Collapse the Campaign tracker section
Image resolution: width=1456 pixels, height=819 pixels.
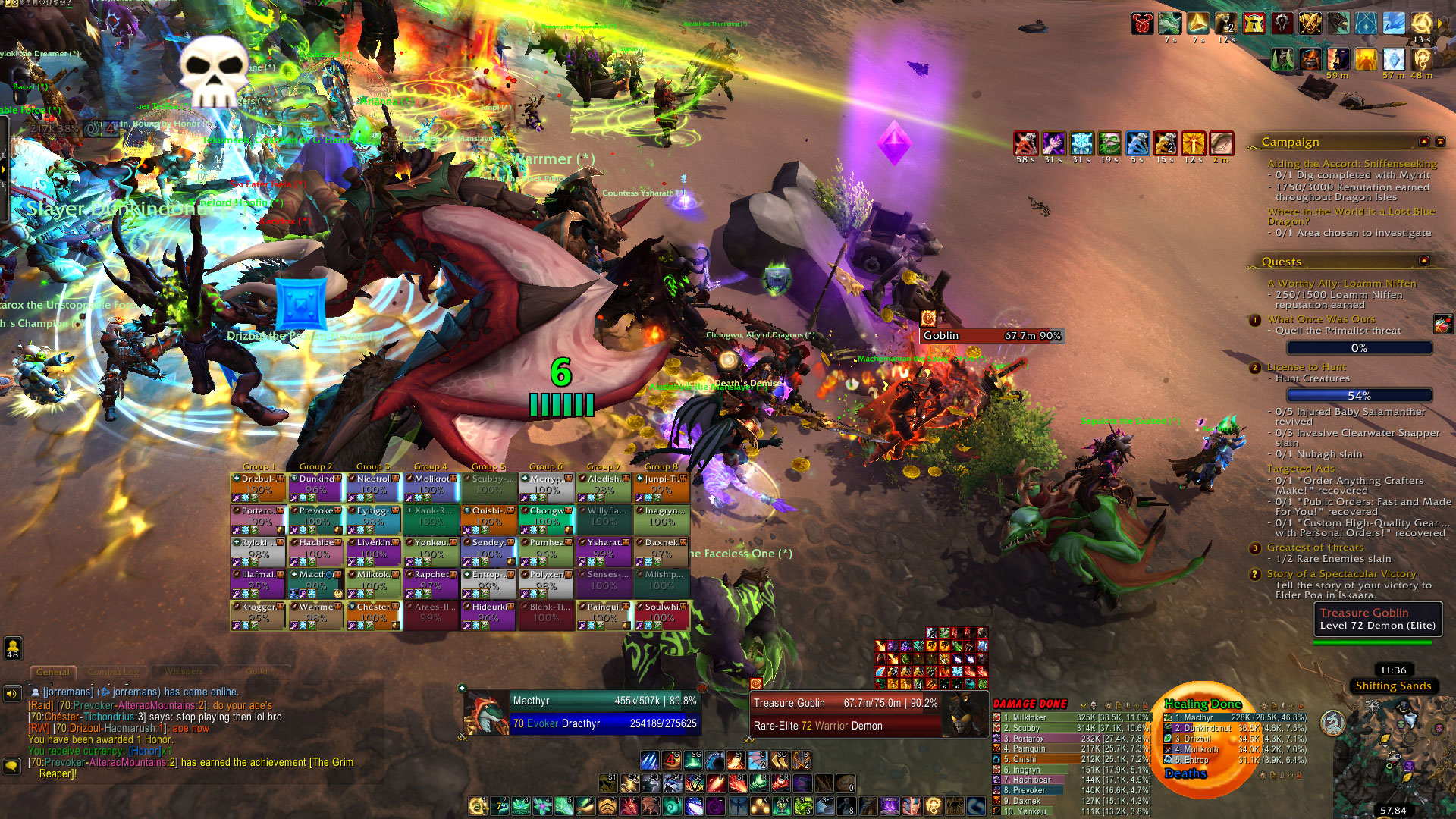(1424, 142)
